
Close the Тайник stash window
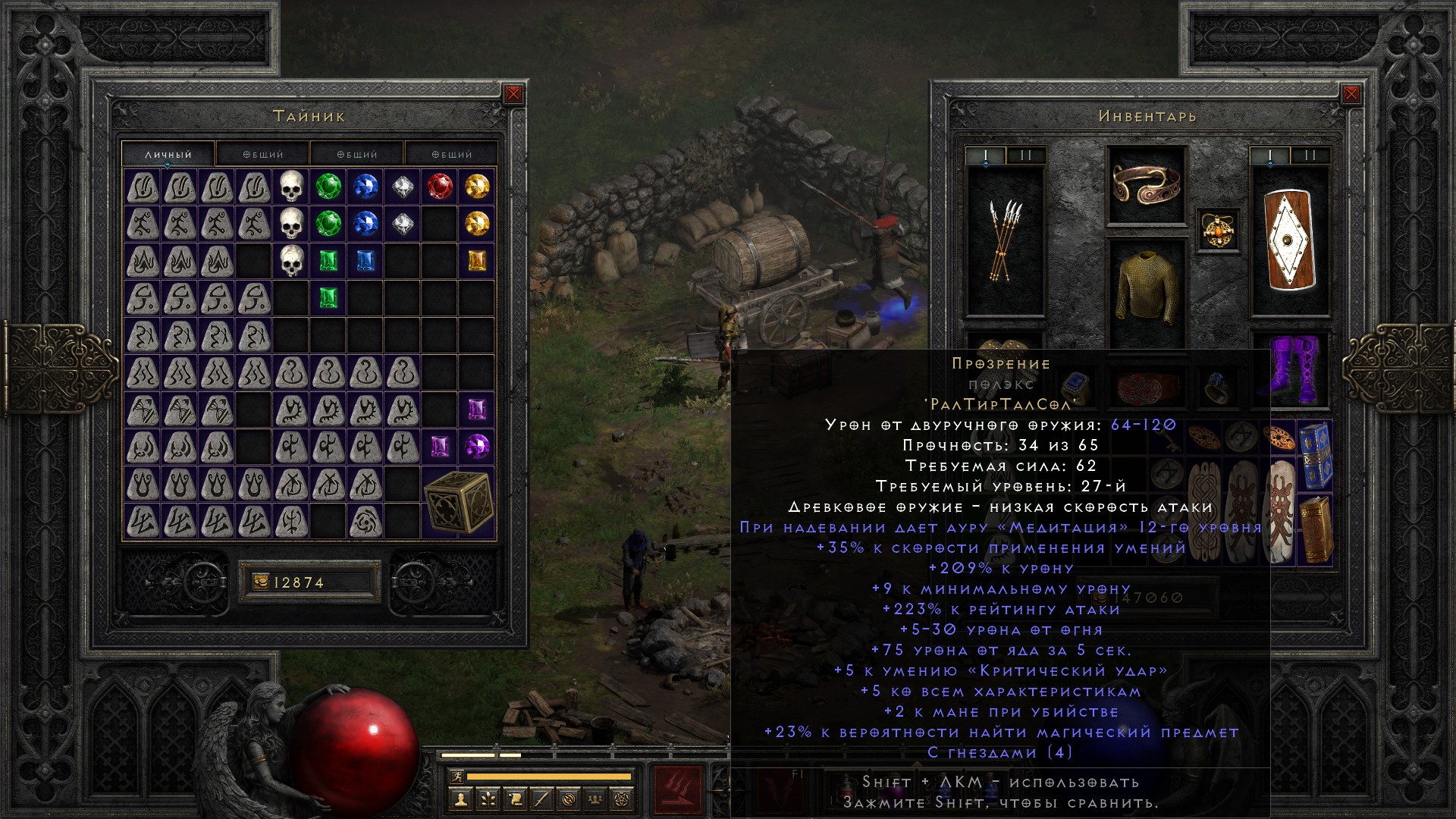513,94
